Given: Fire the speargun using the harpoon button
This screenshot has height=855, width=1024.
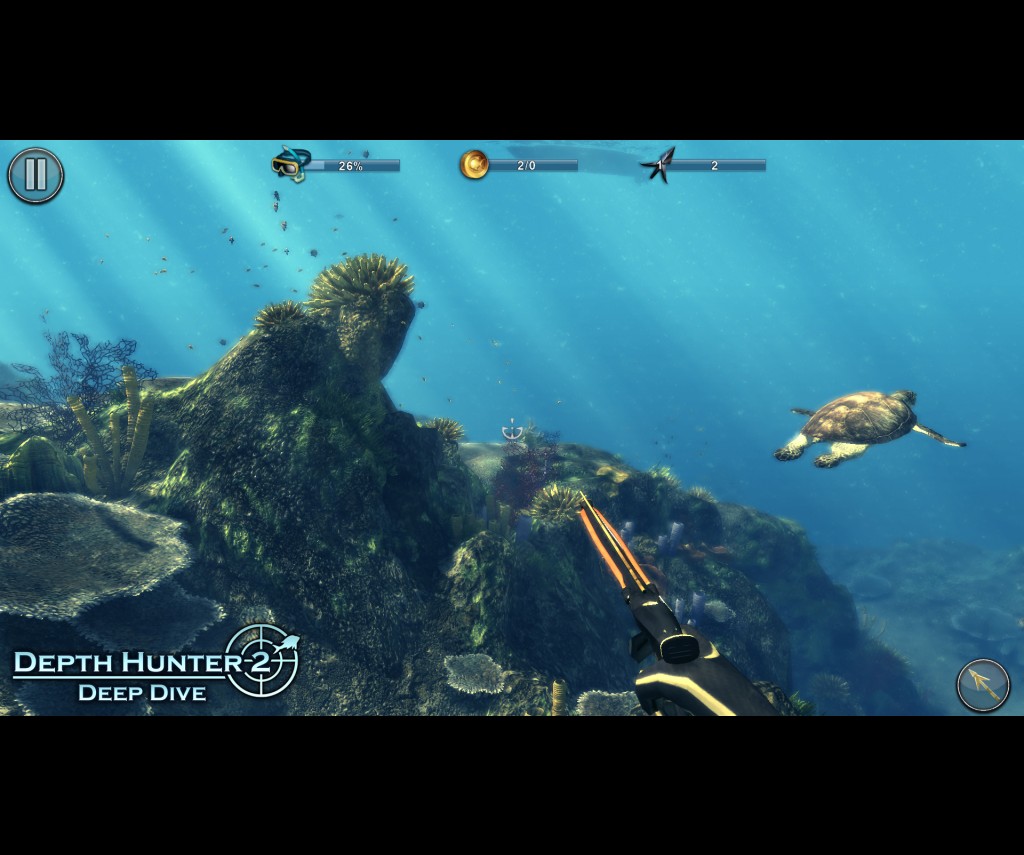Looking at the screenshot, I should (x=982, y=685).
